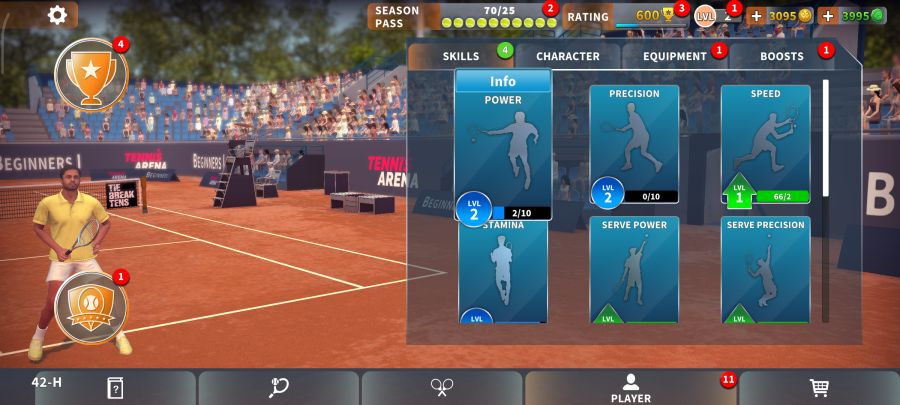Open the settings gear icon

(57, 15)
